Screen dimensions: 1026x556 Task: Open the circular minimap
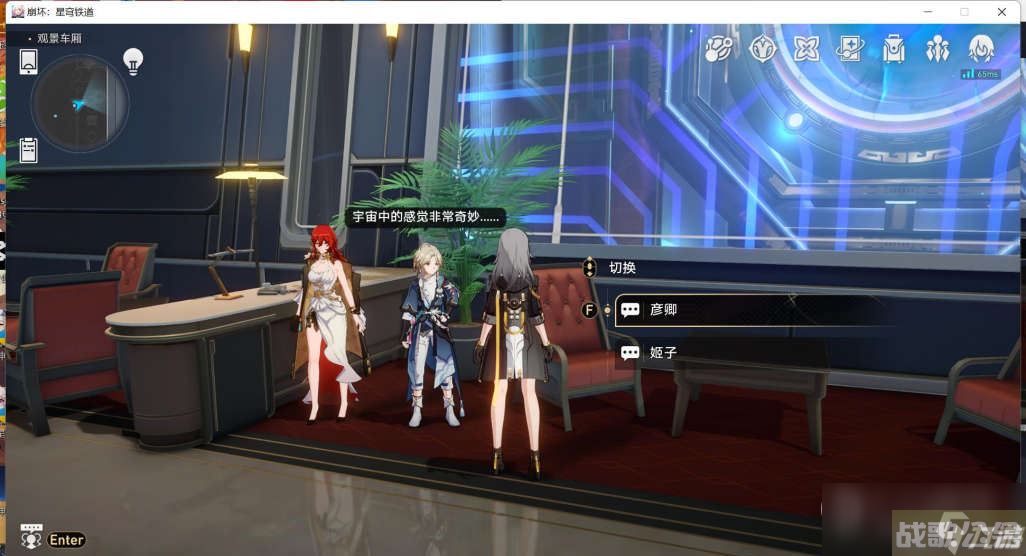click(x=79, y=102)
